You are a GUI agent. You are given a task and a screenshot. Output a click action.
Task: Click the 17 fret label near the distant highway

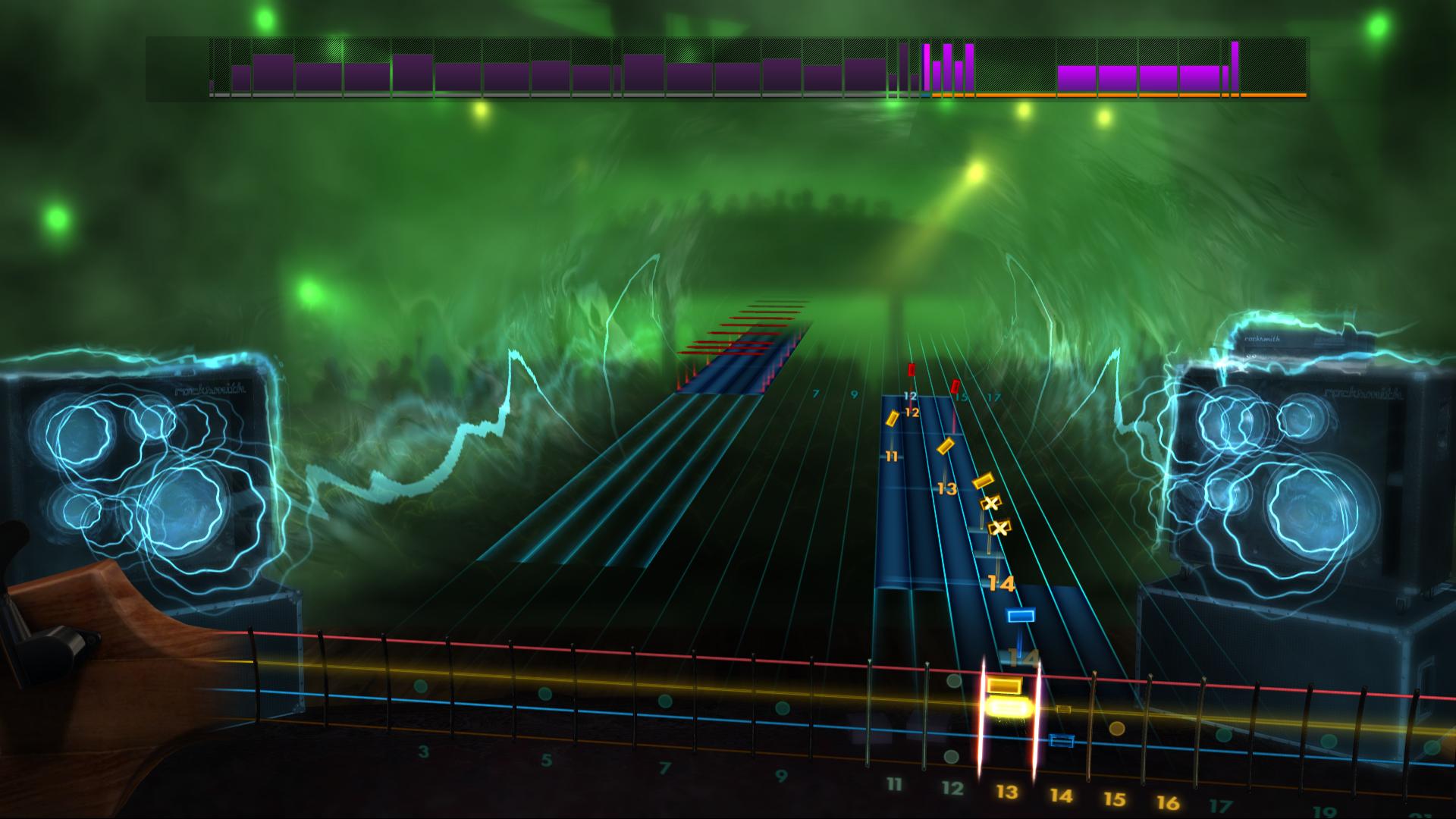[993, 394]
